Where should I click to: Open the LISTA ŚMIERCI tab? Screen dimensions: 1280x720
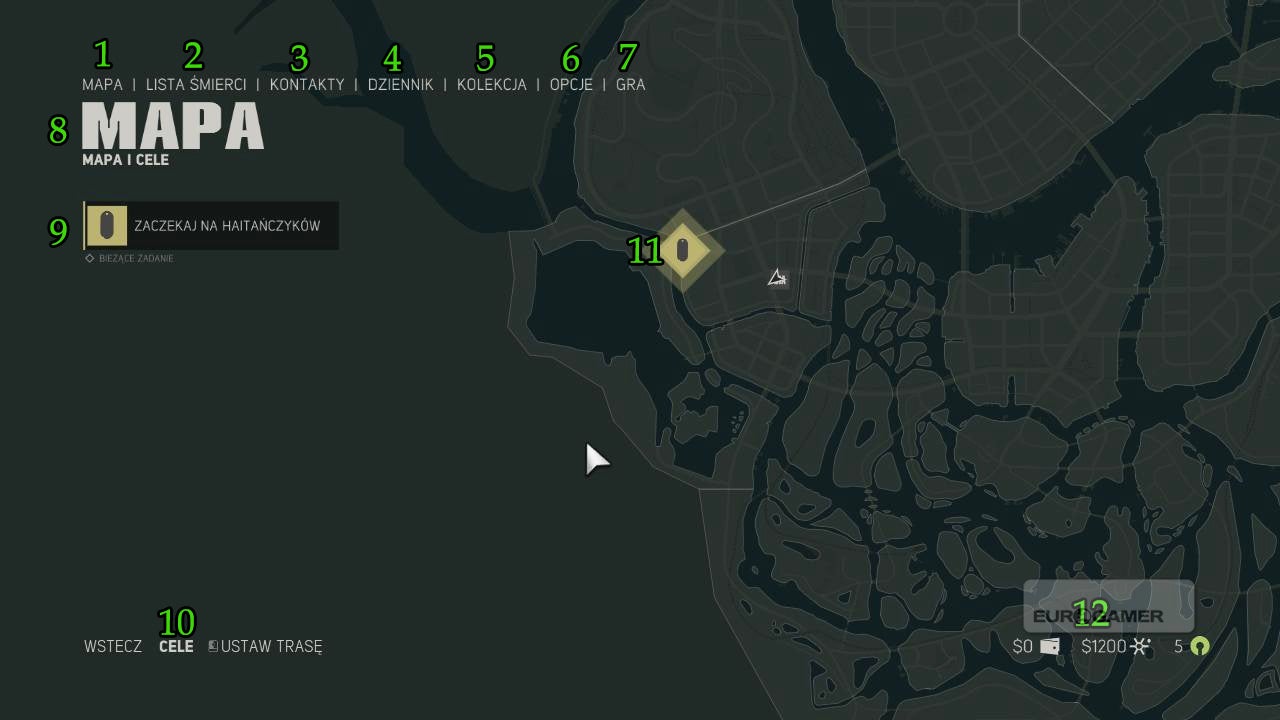click(195, 85)
